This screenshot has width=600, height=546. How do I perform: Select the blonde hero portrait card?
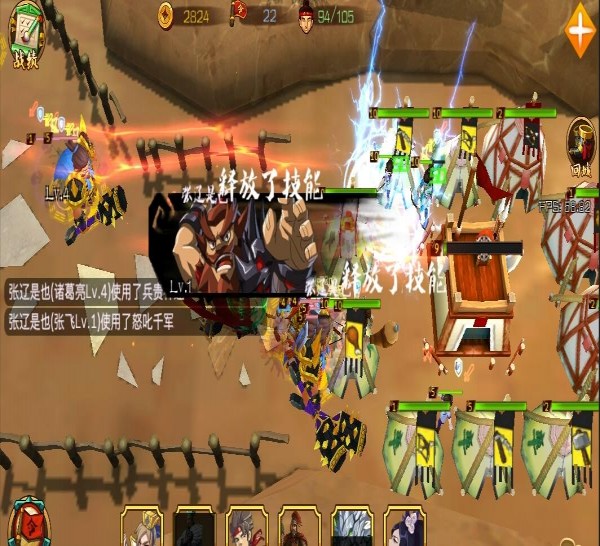click(x=142, y=526)
